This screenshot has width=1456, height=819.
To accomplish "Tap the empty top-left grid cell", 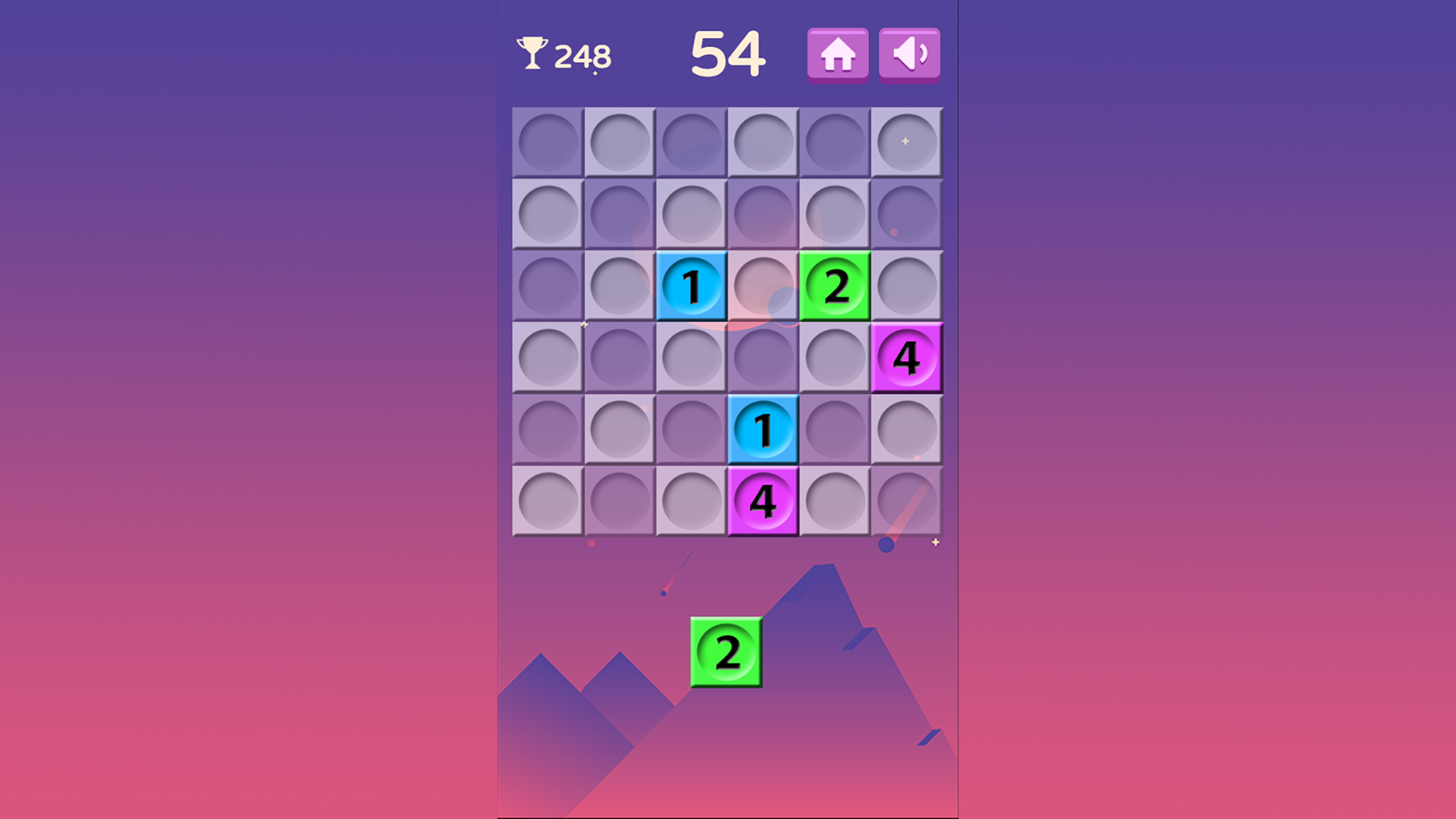I will coord(547,142).
